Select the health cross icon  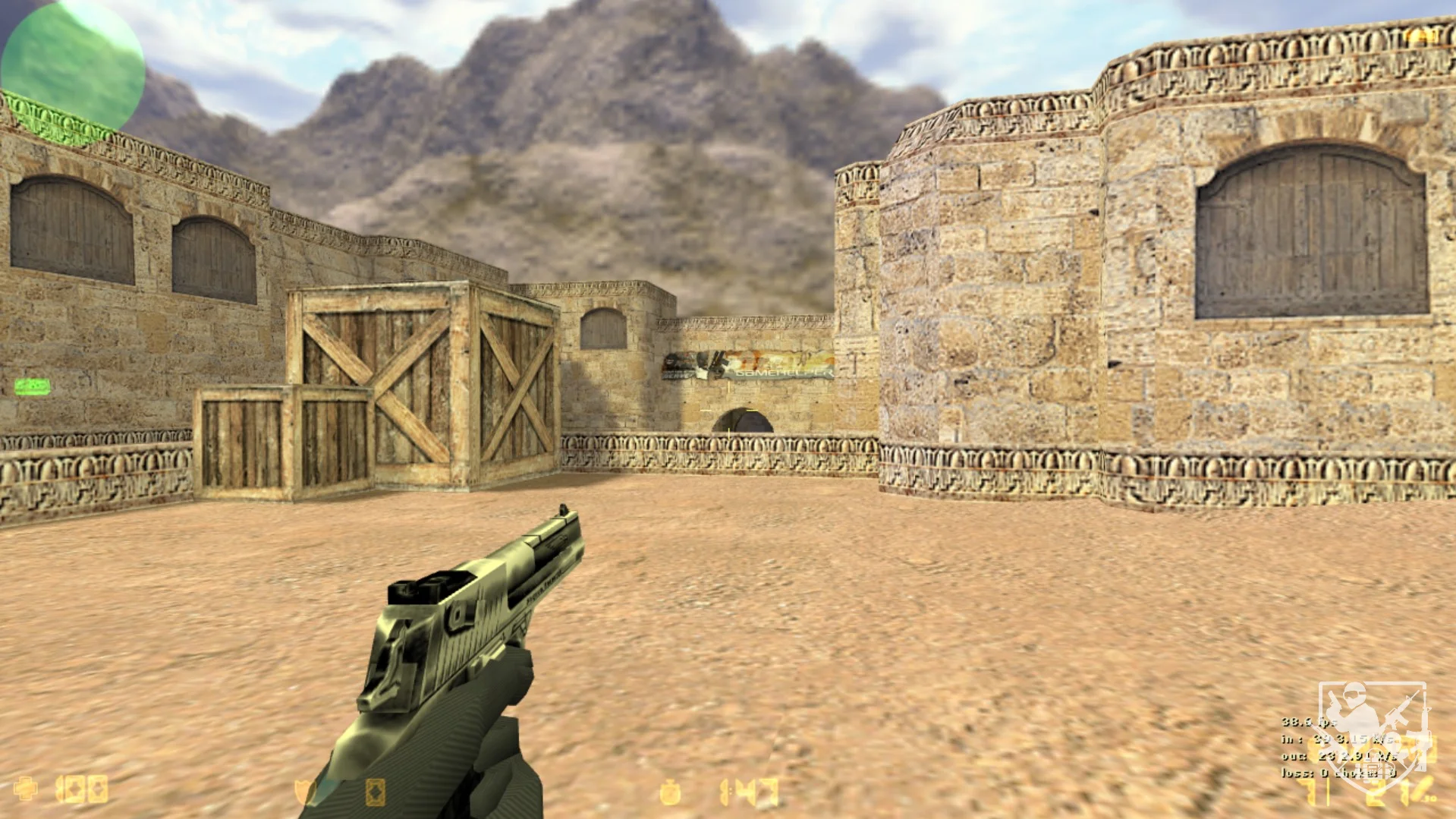point(25,789)
